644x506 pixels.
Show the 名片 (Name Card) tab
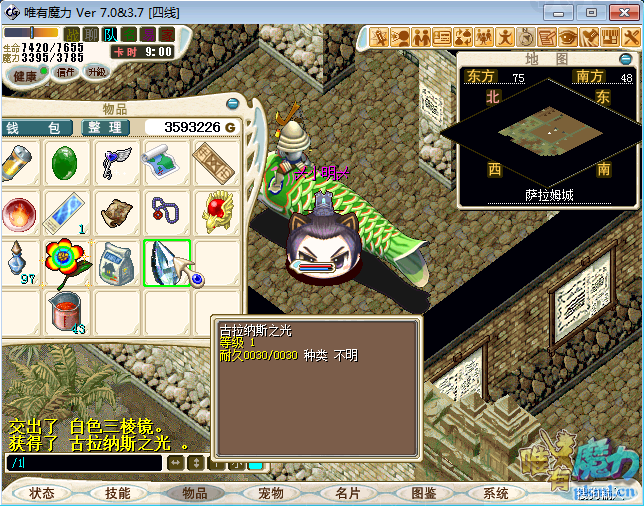(347, 493)
